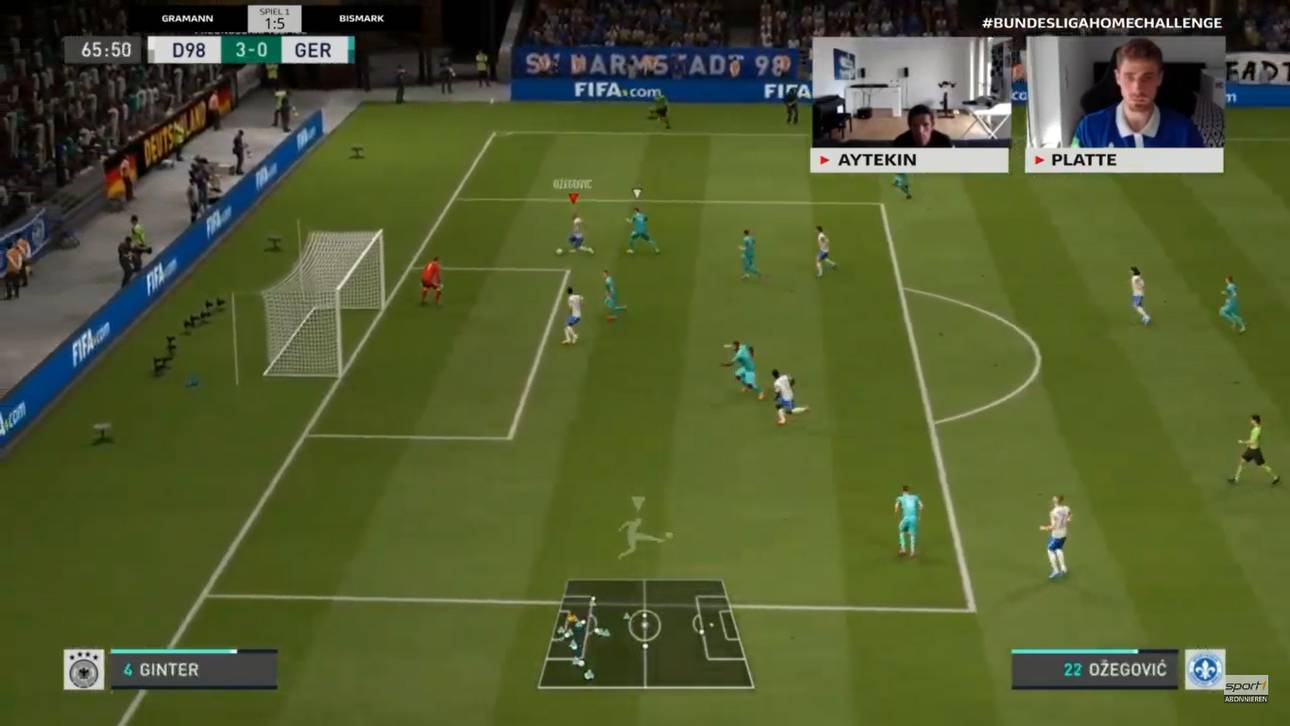Open the Aytekin webcam feed

[x=909, y=93]
